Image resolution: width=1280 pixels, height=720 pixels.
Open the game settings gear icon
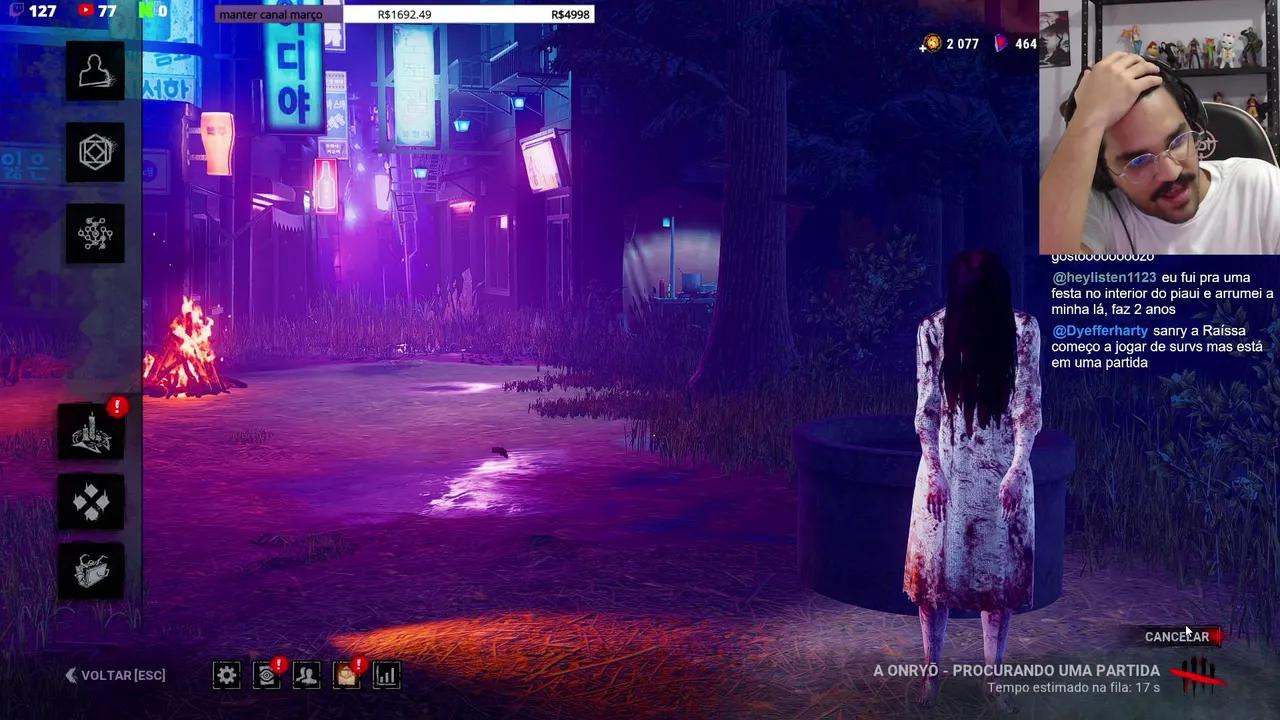226,675
